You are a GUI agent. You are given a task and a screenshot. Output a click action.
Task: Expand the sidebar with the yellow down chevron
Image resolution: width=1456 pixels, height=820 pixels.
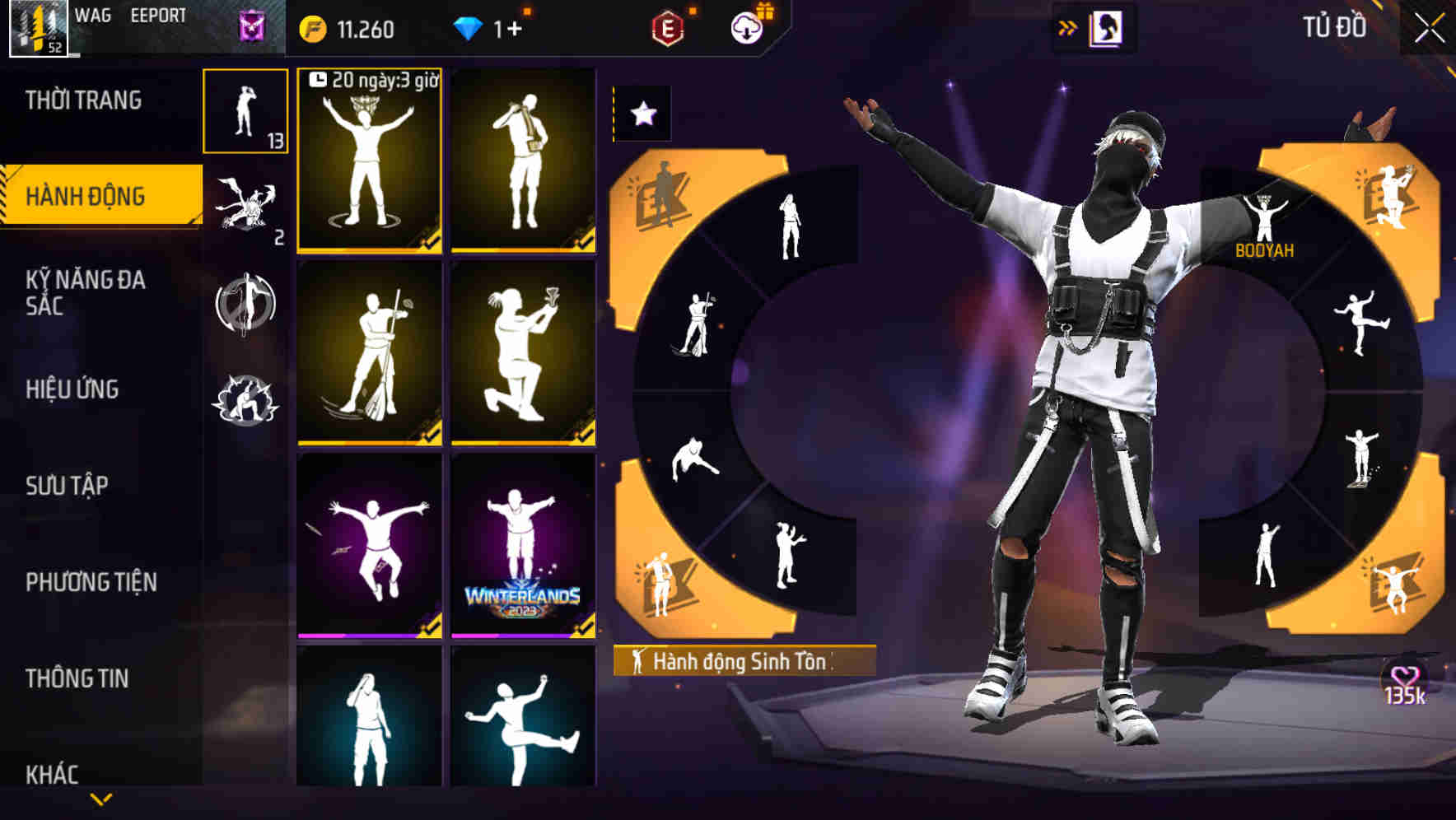click(x=100, y=797)
